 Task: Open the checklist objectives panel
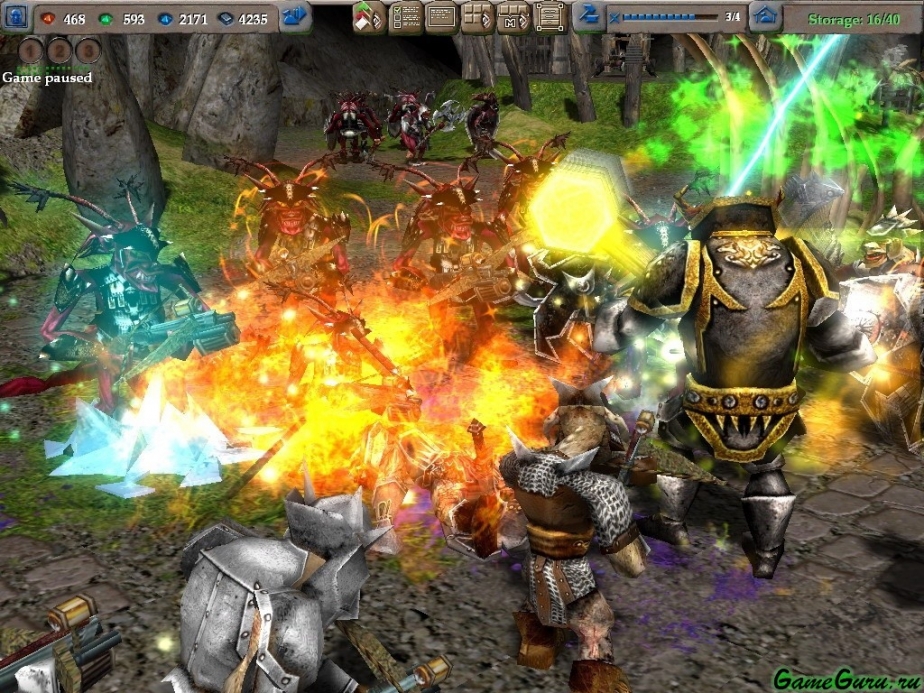404,16
